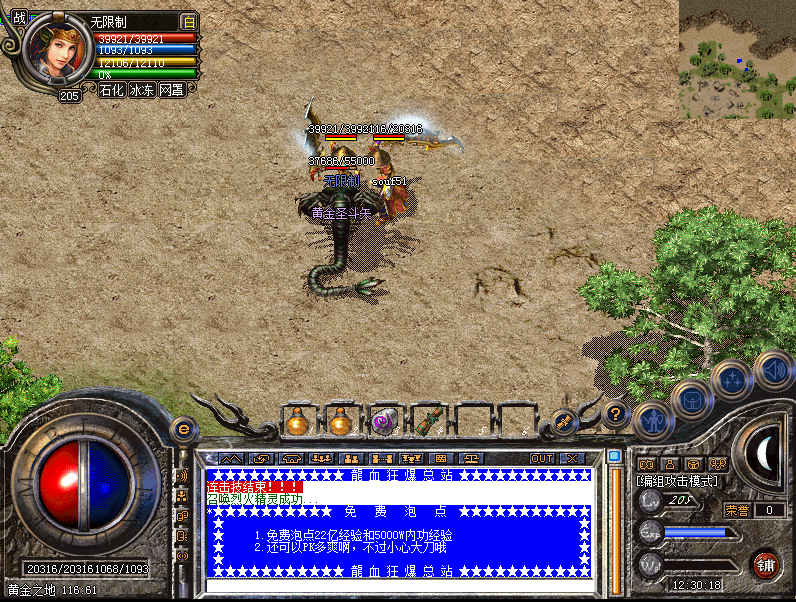
Task: Open the minimap in the corner
Action: point(738,60)
